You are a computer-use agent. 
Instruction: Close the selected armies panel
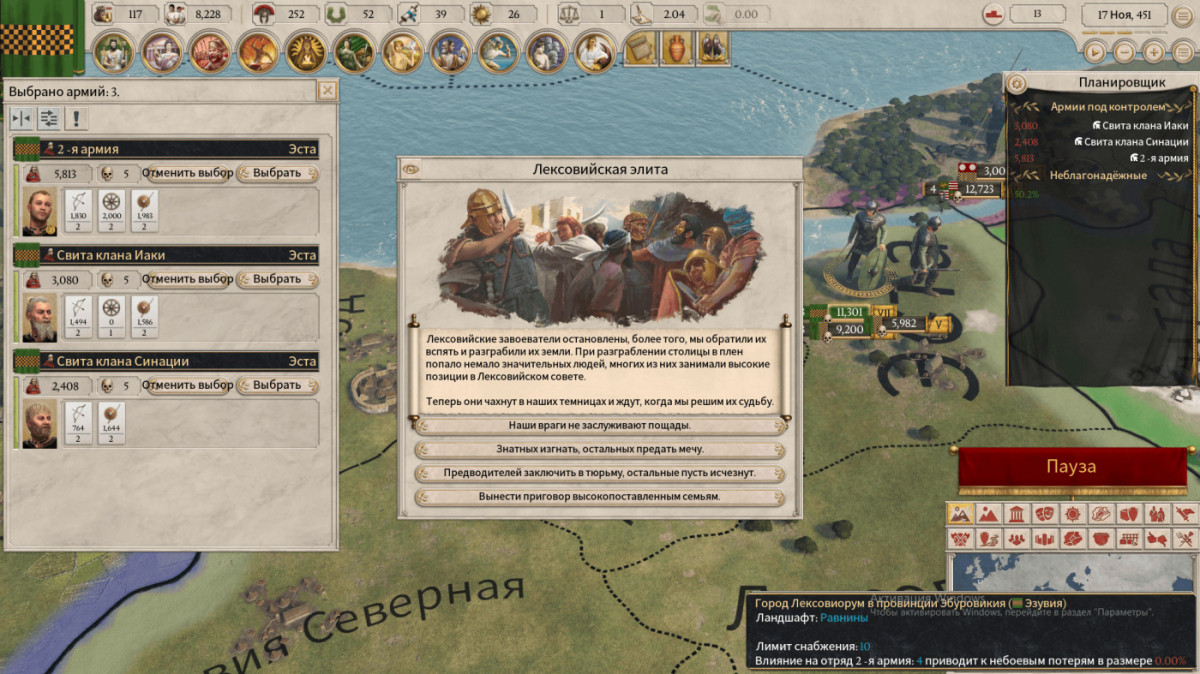coord(327,91)
